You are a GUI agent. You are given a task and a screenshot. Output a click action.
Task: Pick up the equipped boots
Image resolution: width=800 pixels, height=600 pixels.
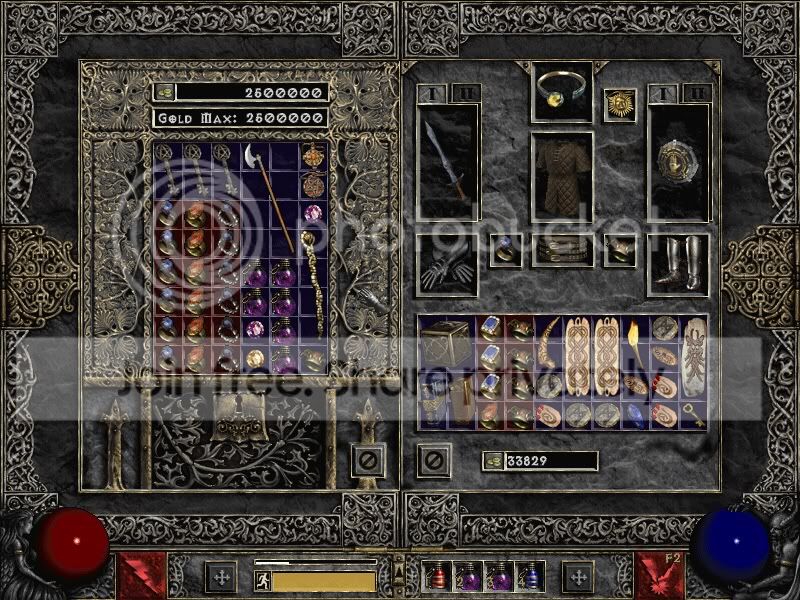tap(678, 264)
